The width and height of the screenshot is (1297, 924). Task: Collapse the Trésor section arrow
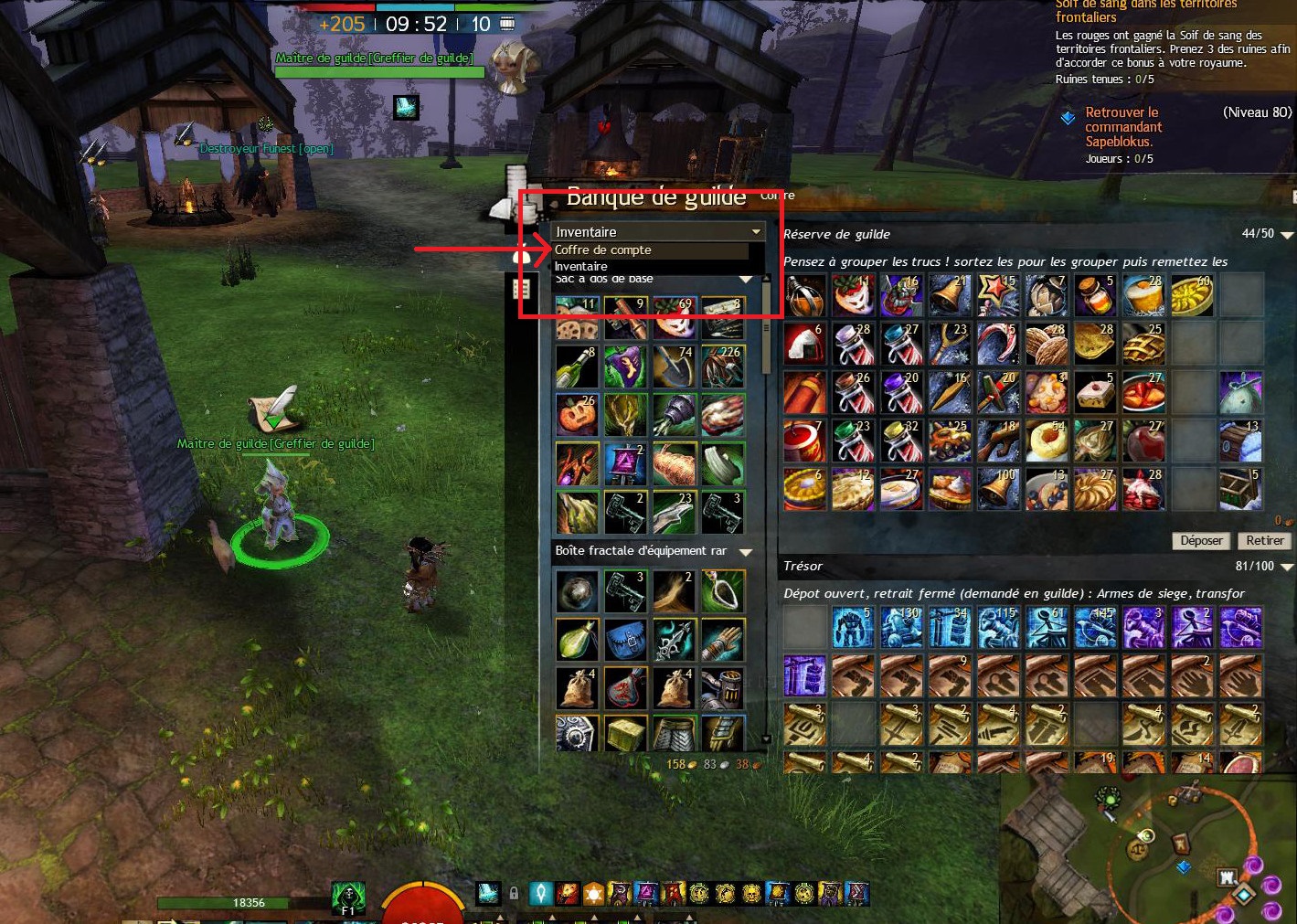1287,568
